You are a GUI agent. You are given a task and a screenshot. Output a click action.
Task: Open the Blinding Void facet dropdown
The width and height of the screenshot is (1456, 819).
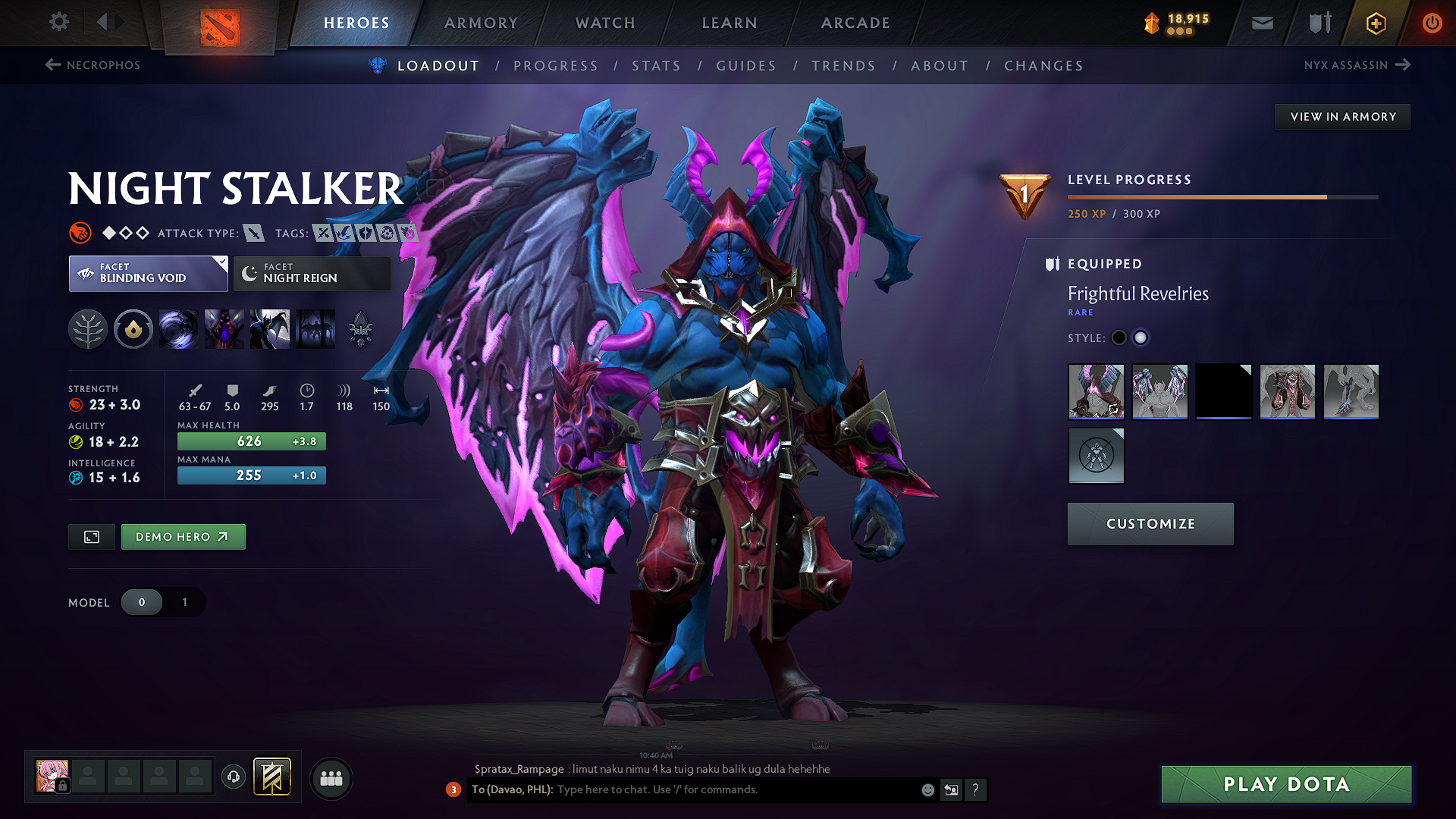click(x=148, y=273)
